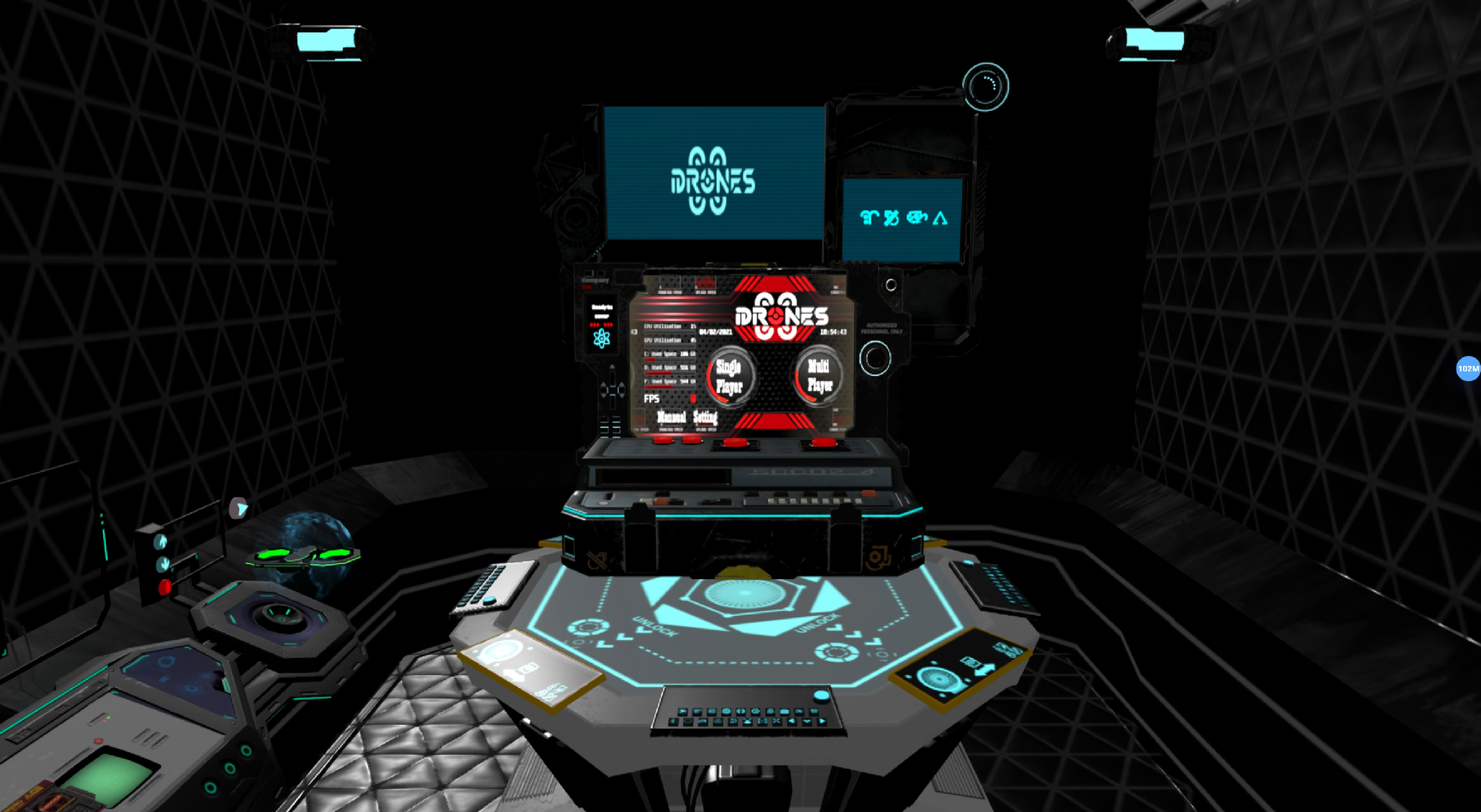The height and width of the screenshot is (812, 1481).
Task: Start a Single Player game
Action: [x=729, y=377]
